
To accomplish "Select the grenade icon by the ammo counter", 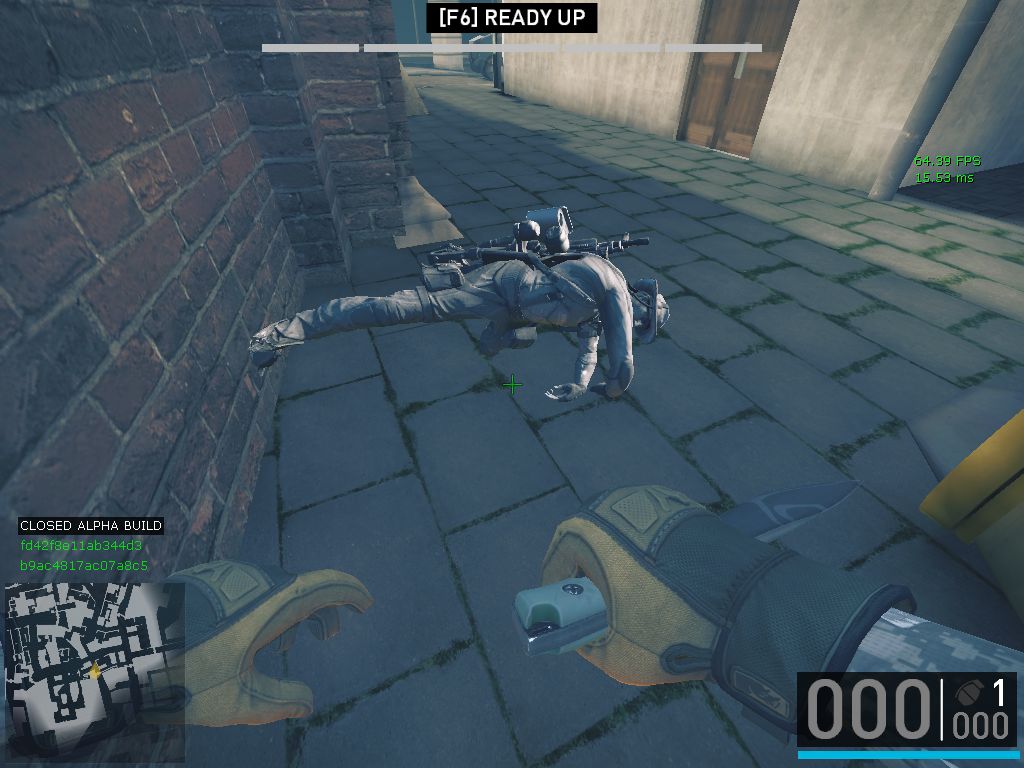I will pos(967,692).
